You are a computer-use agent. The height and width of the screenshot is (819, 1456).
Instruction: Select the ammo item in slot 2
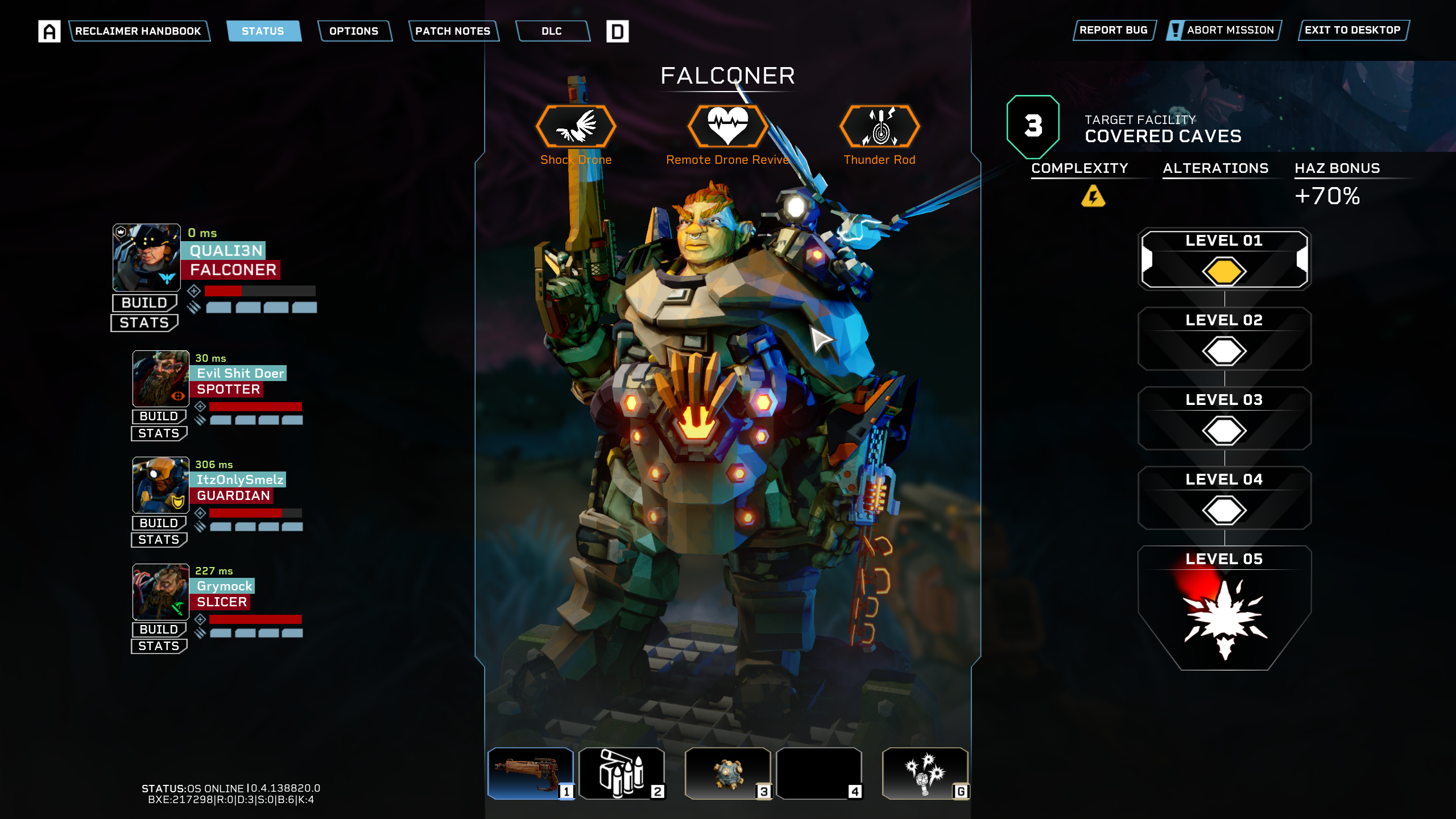(x=621, y=773)
